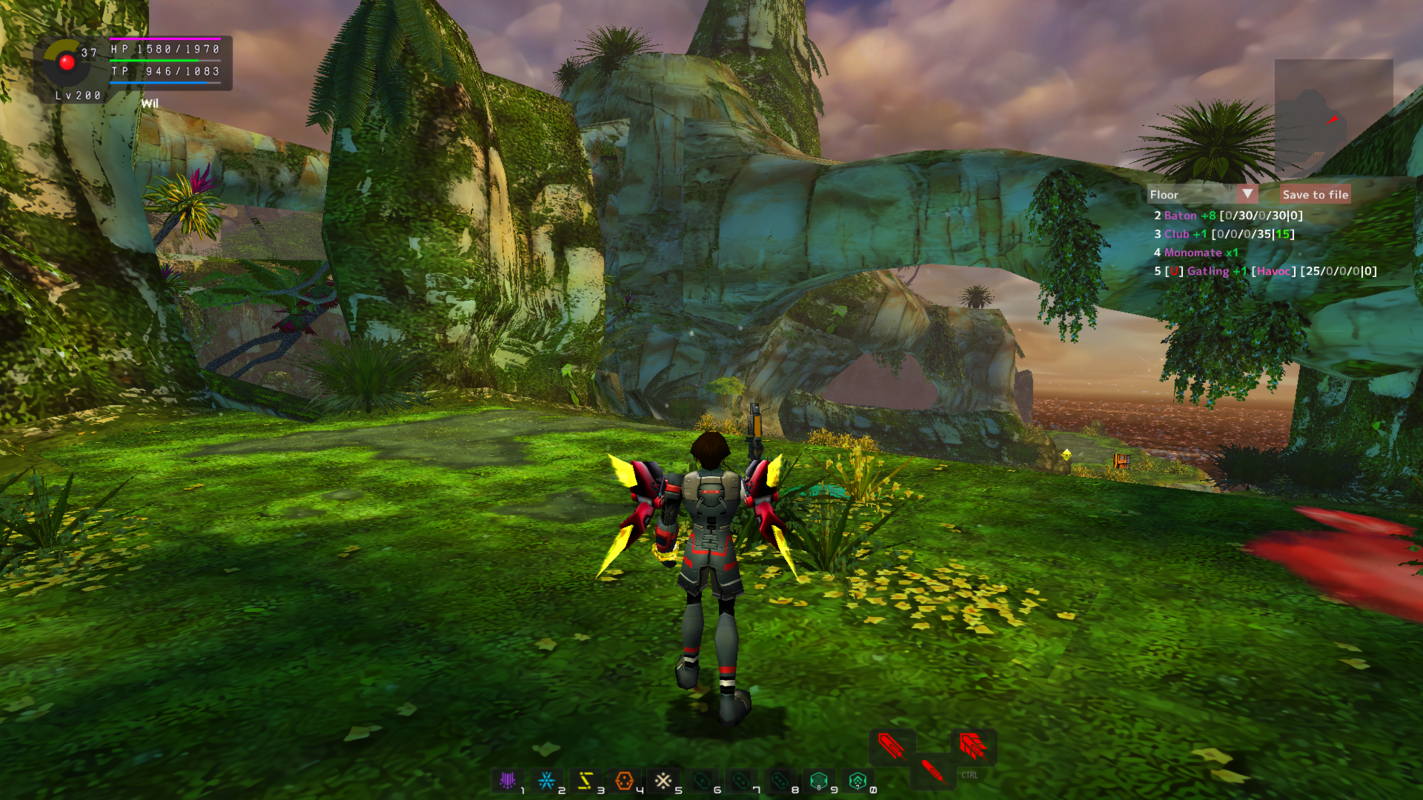The image size is (1423, 800).
Task: Activate the white cross-star technique icon
Action: pos(663,780)
